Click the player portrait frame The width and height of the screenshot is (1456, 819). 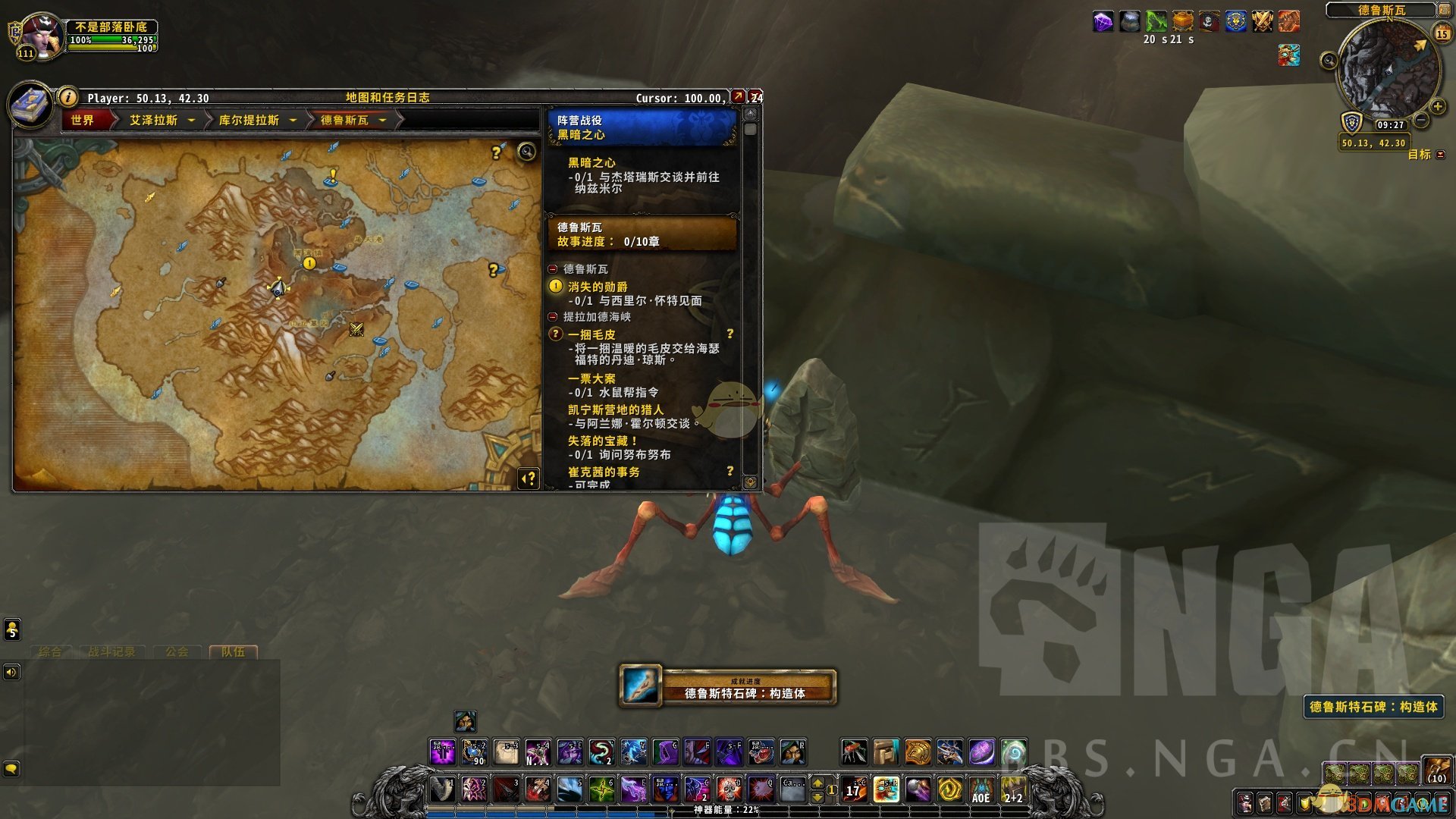pos(42,36)
